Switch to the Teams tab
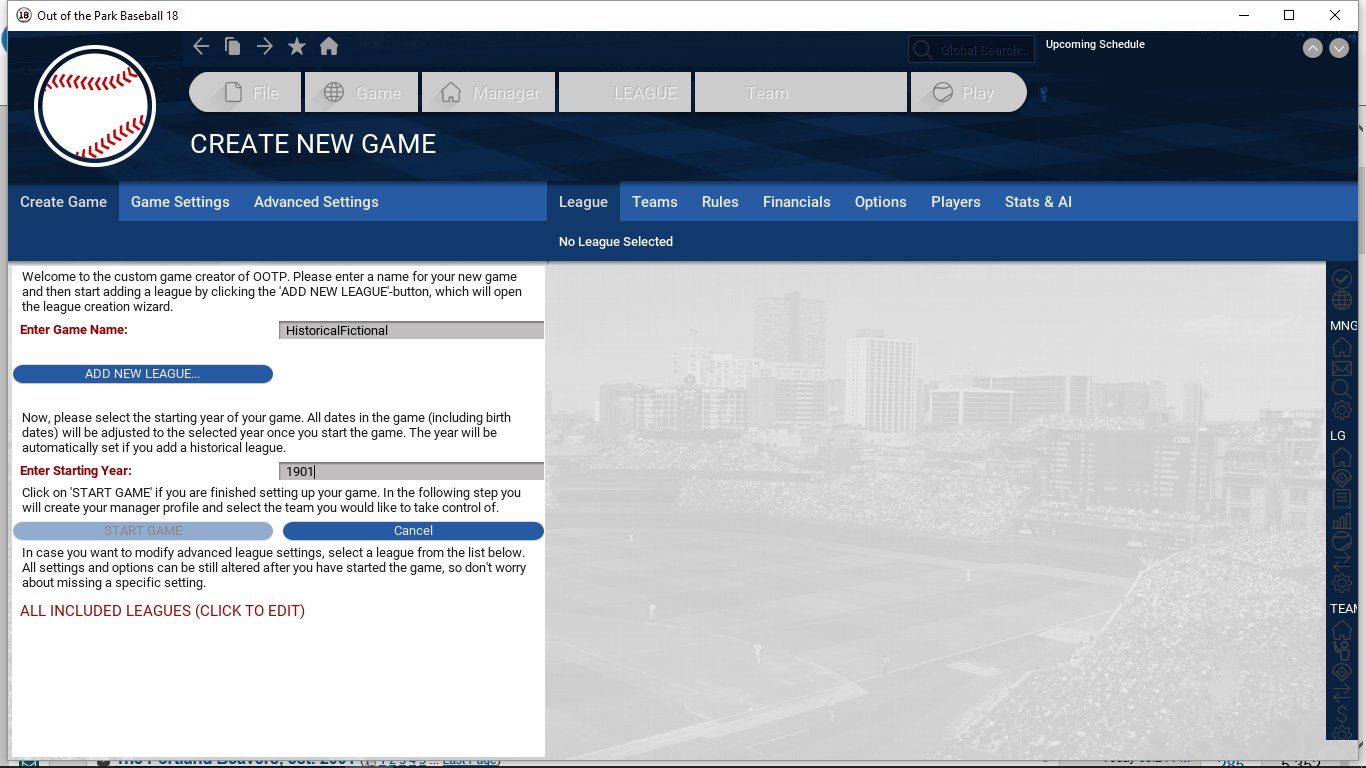This screenshot has height=768, width=1366. click(x=655, y=202)
